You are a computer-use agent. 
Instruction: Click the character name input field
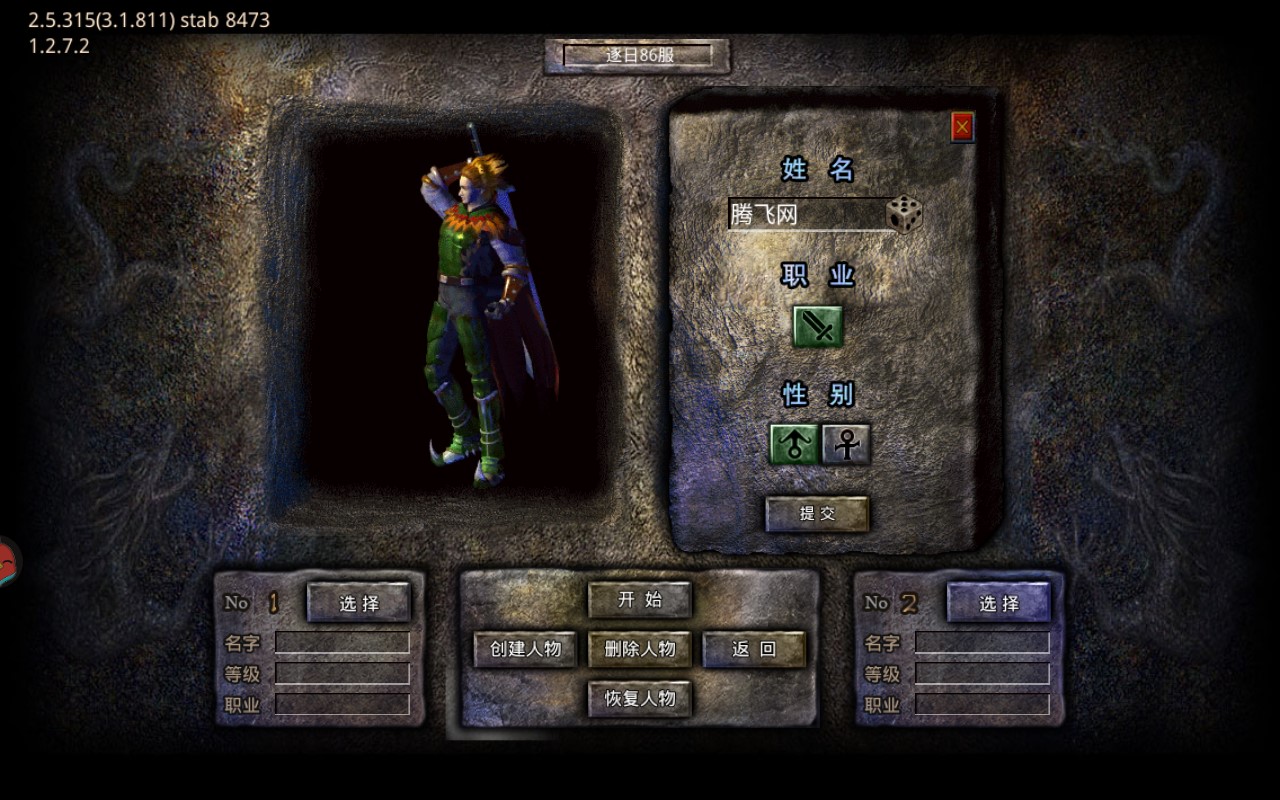[806, 215]
